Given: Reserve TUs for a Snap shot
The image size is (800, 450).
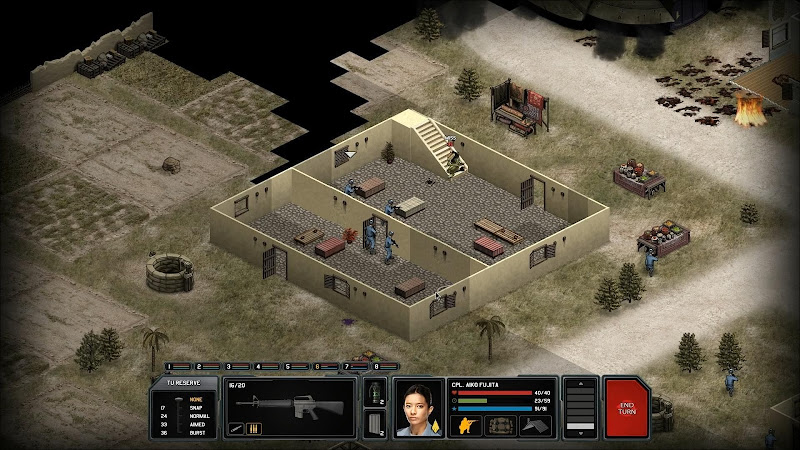Looking at the screenshot, I should 196,407.
